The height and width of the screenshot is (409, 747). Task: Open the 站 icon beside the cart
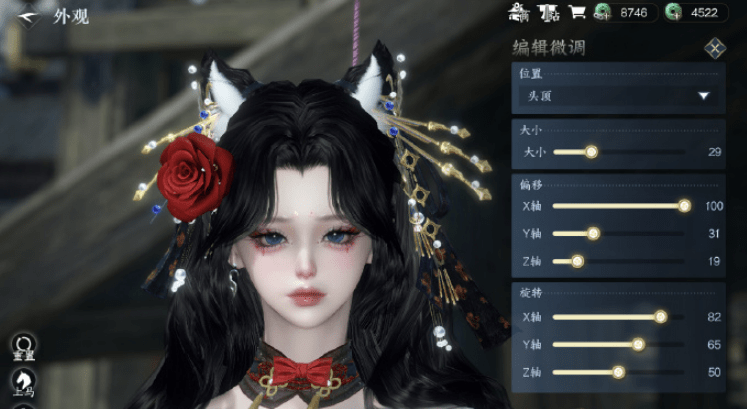click(548, 13)
